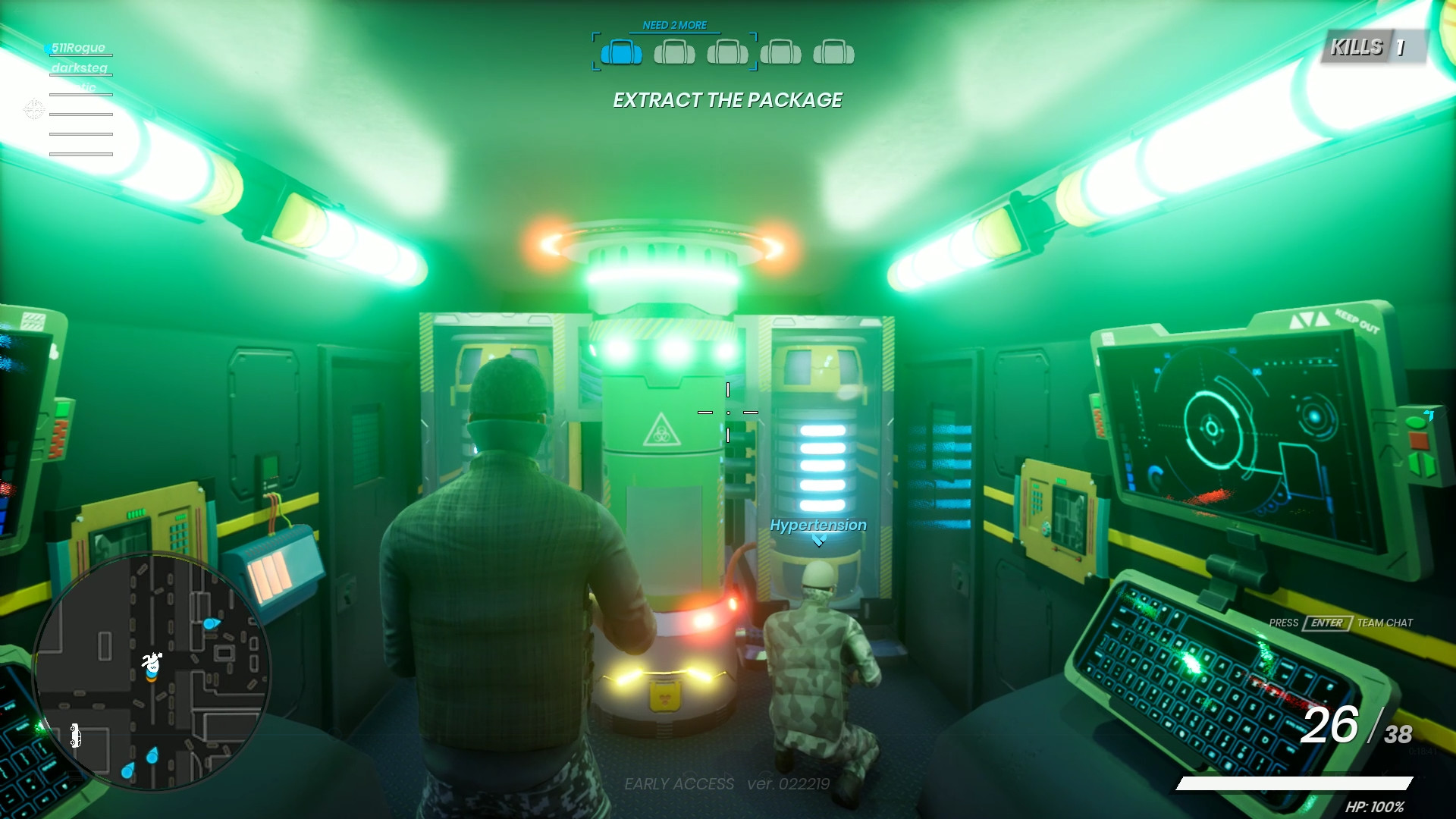Click the second package bag icon
Viewport: 1456px width, 819px height.
tap(675, 53)
